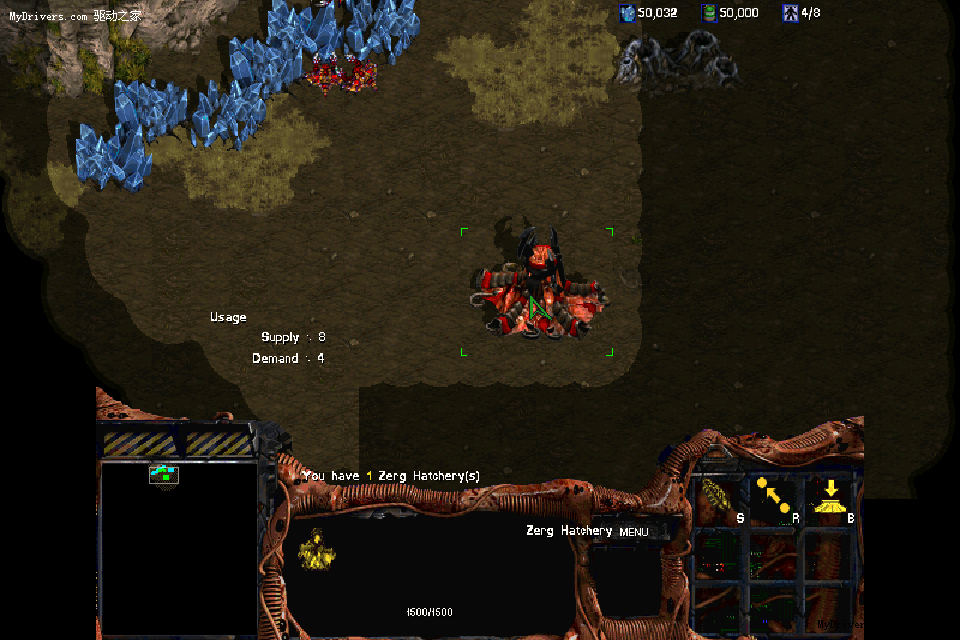Select the Burrow research icon
Viewport: 960px width, 640px height.
tap(830, 497)
